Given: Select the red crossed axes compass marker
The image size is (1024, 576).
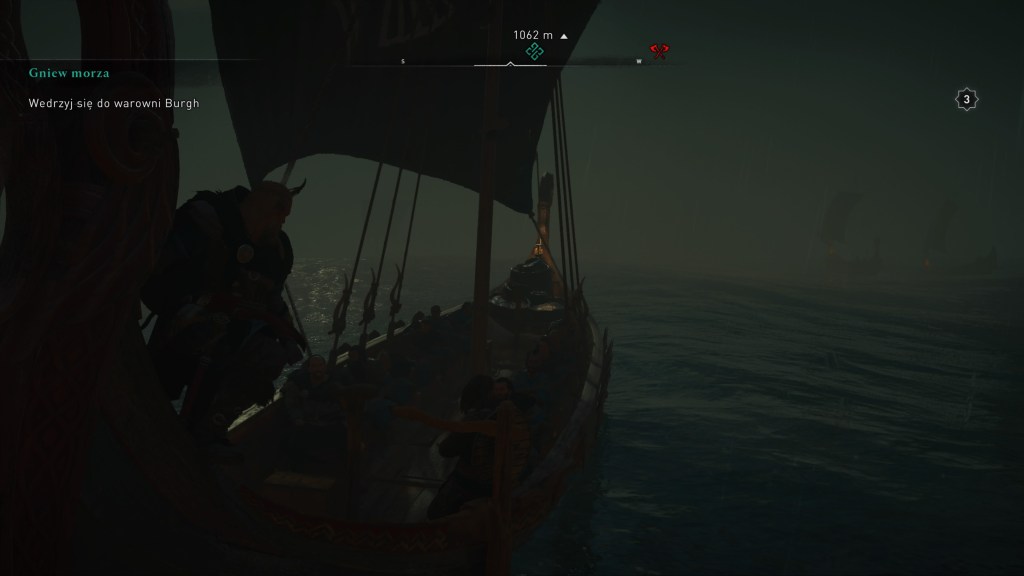Looking at the screenshot, I should tap(658, 51).
